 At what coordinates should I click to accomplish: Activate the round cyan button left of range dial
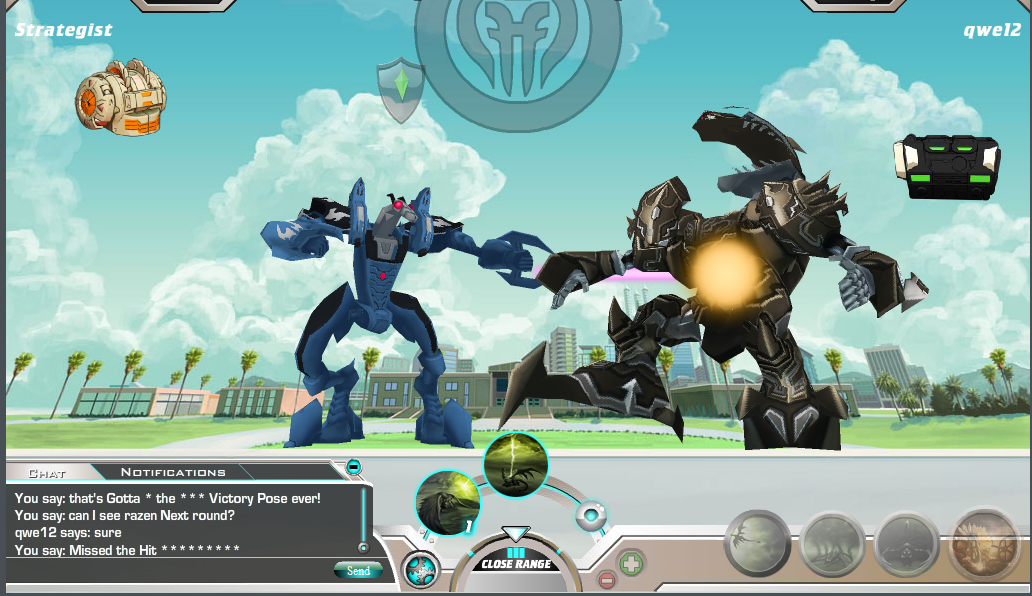[421, 570]
